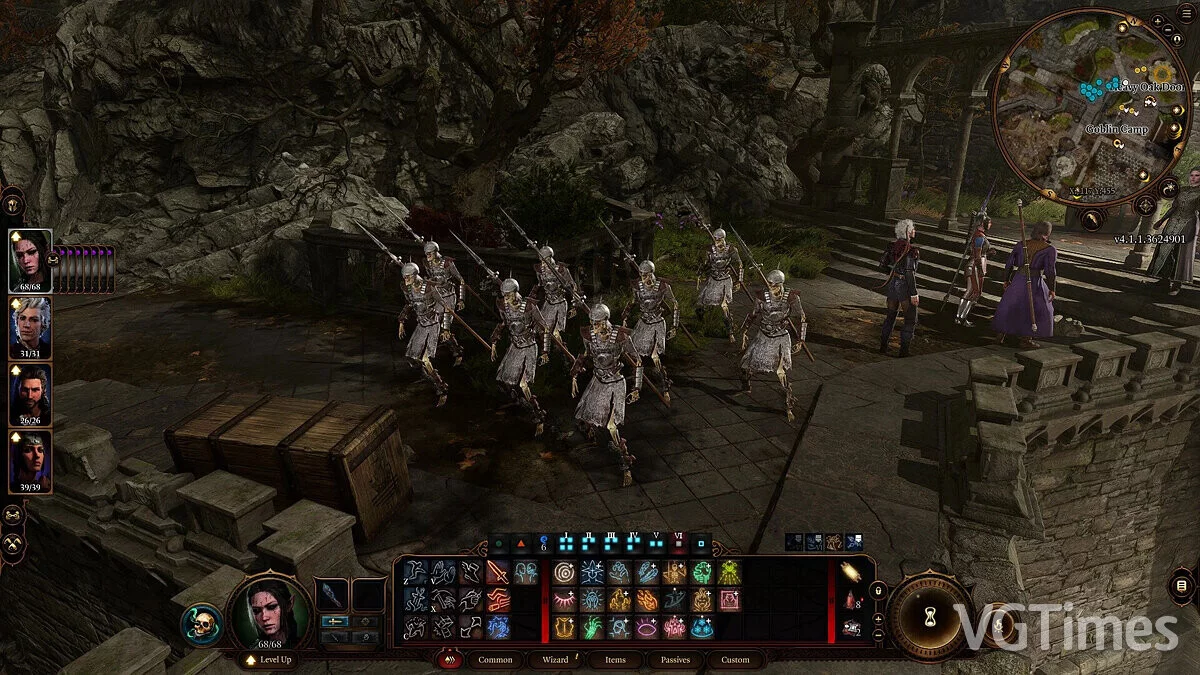Click the end turn hourglass button
The image size is (1200, 675).
click(x=932, y=616)
